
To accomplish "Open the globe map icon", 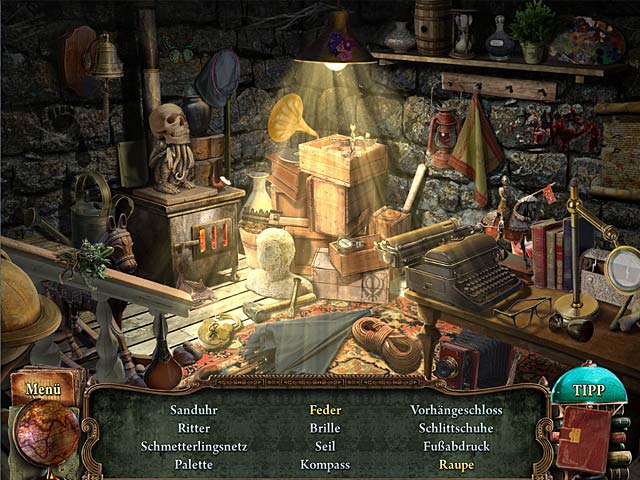I will pyautogui.click(x=46, y=433).
